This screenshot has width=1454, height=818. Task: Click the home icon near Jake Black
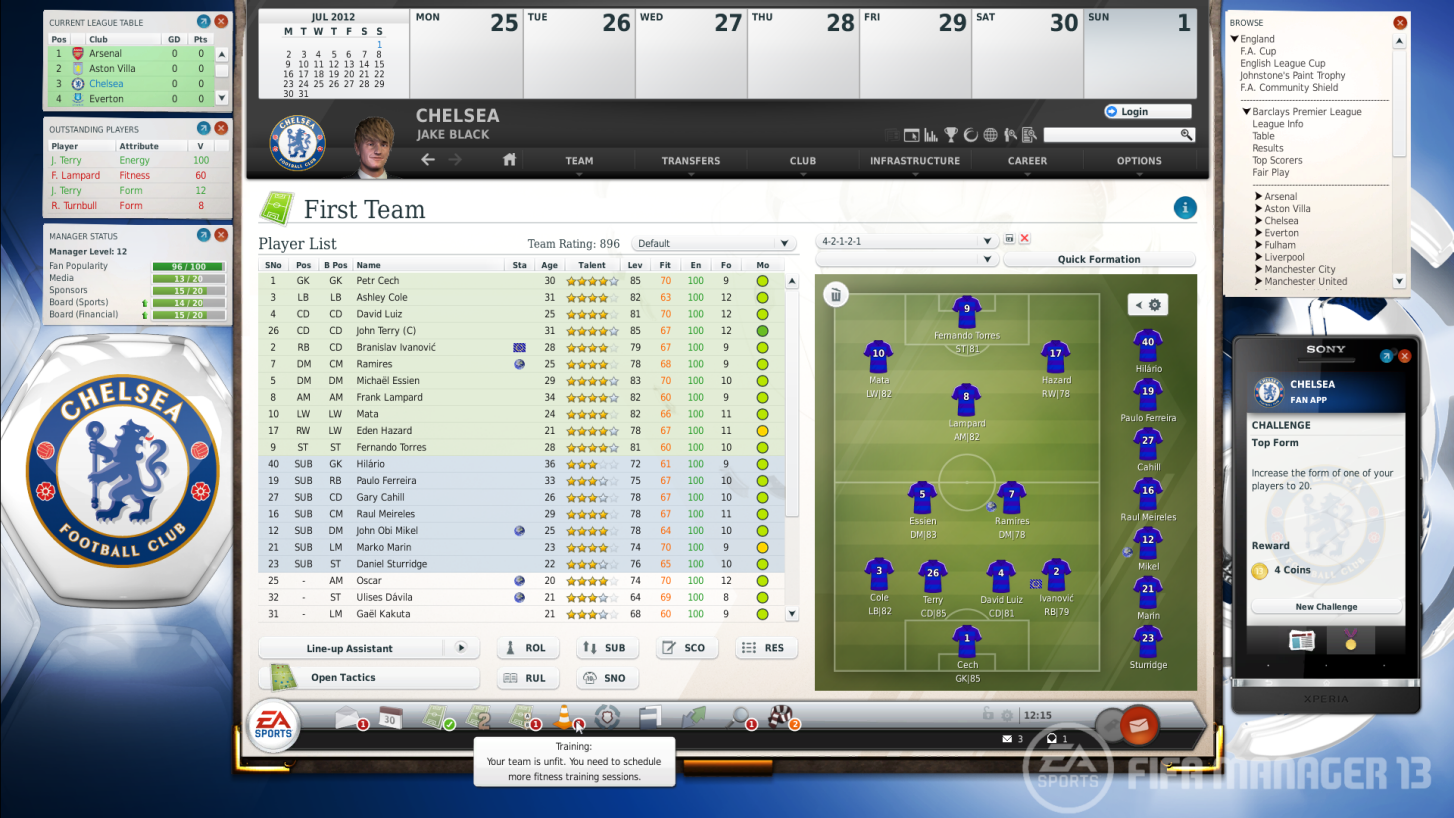[509, 159]
